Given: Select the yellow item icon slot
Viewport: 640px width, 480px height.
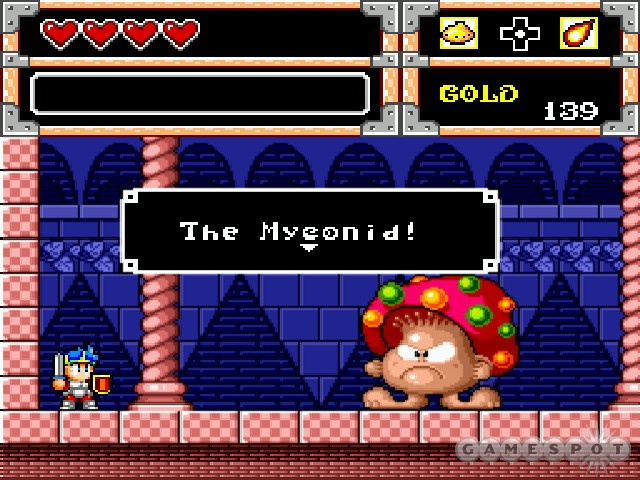Looking at the screenshot, I should coord(458,34).
